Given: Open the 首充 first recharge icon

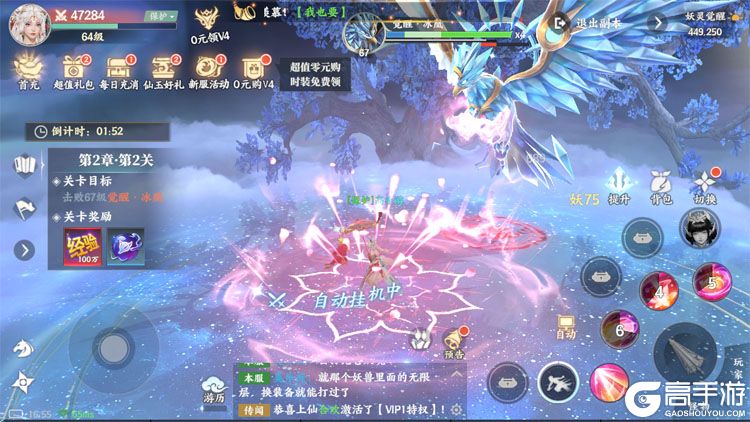Looking at the screenshot, I should [28, 70].
